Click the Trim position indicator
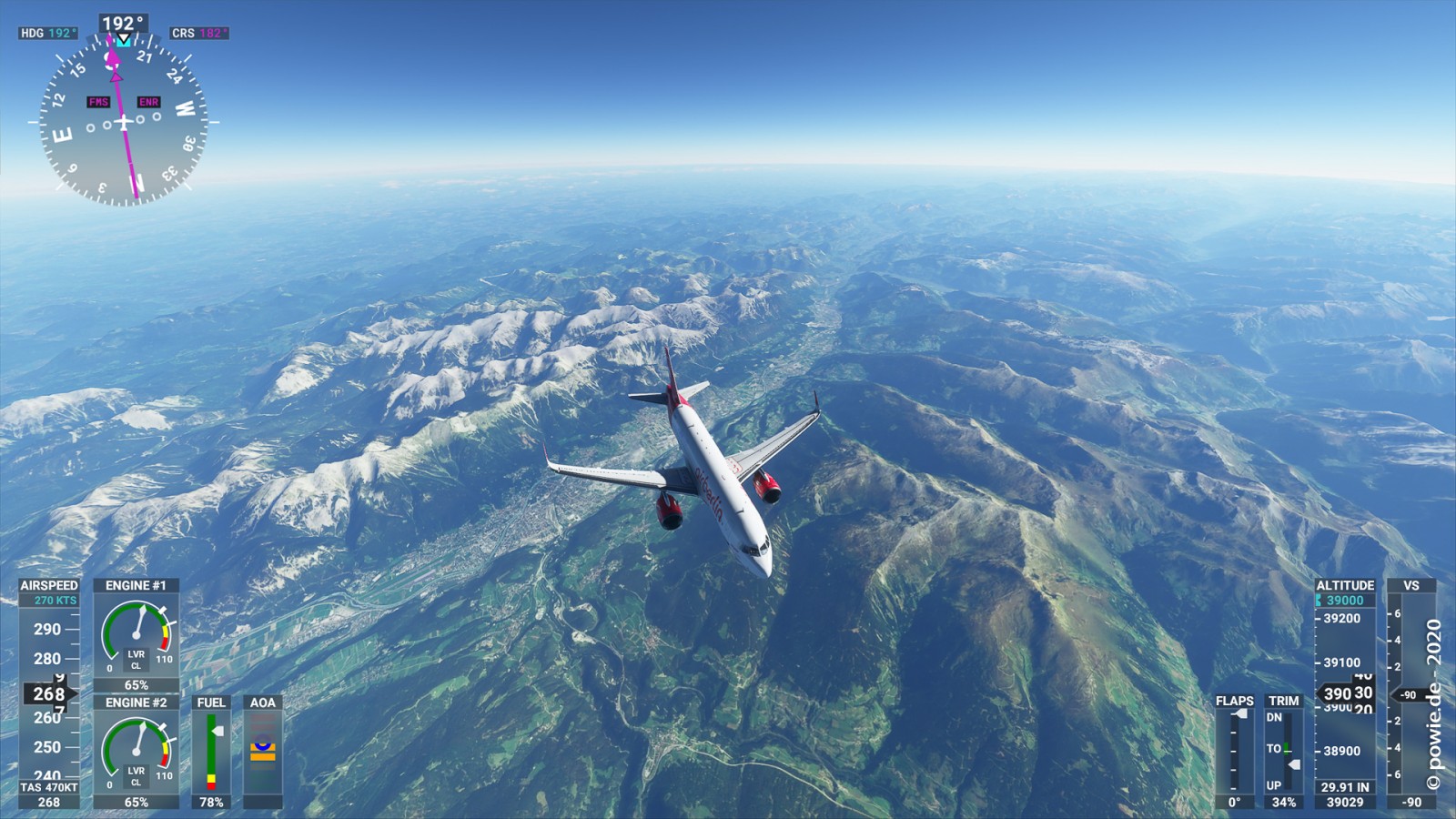The width and height of the screenshot is (1456, 819). tap(1283, 752)
